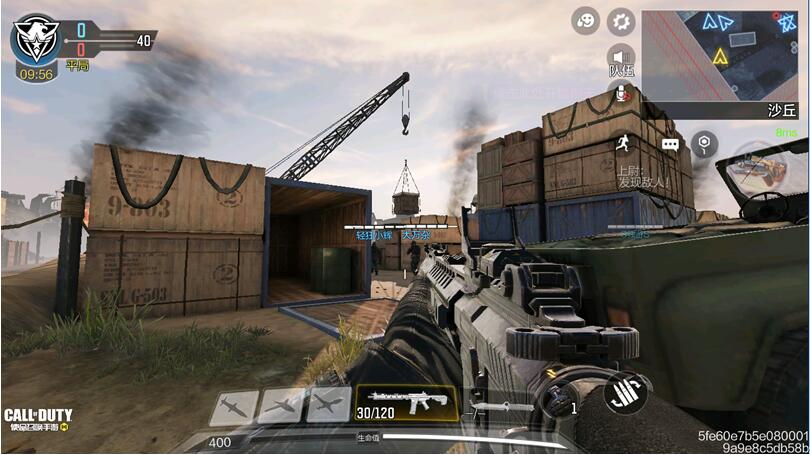
Task: Toggle the microphone button
Action: pos(622,93)
